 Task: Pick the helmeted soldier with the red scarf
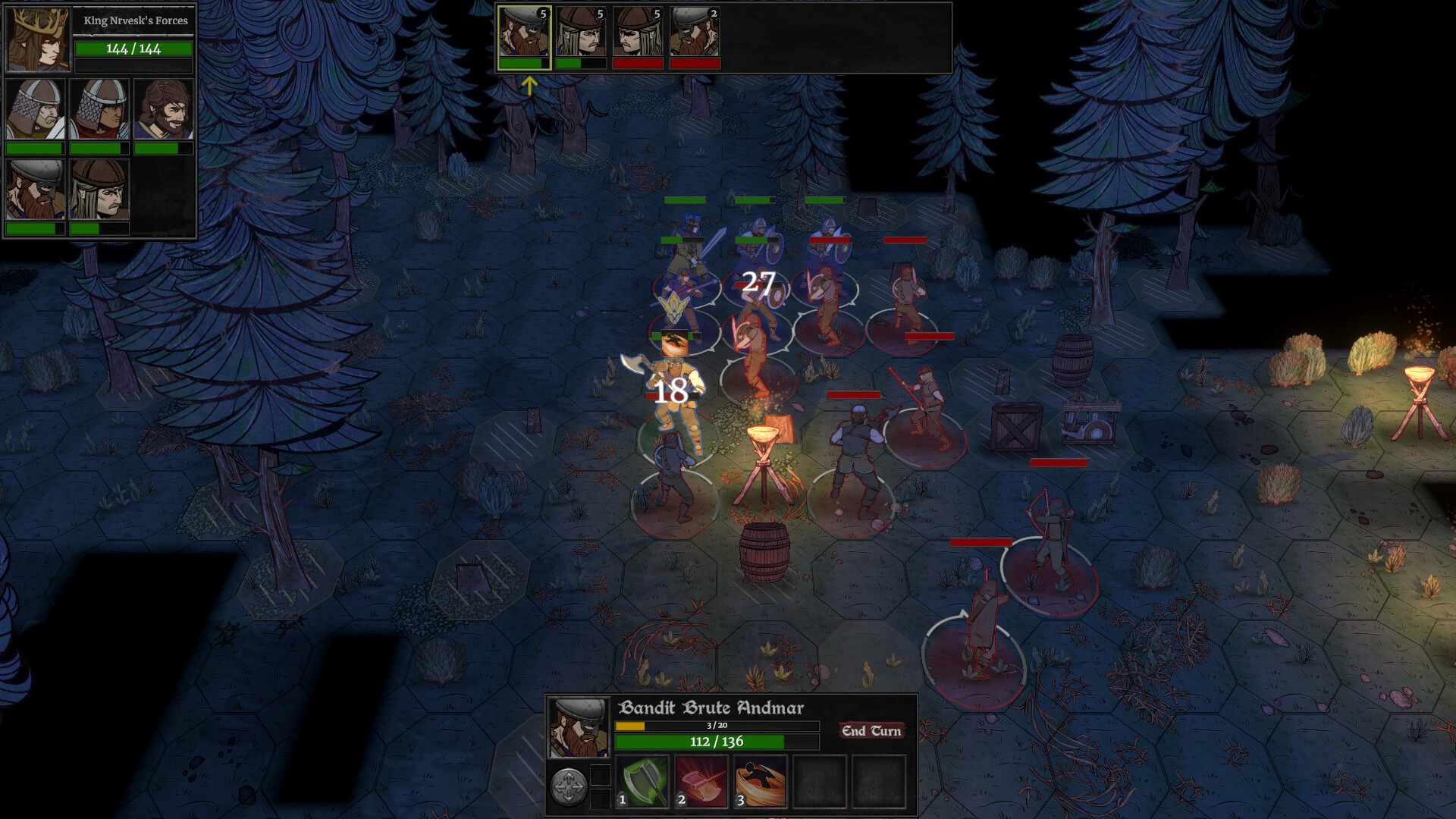pos(99,110)
